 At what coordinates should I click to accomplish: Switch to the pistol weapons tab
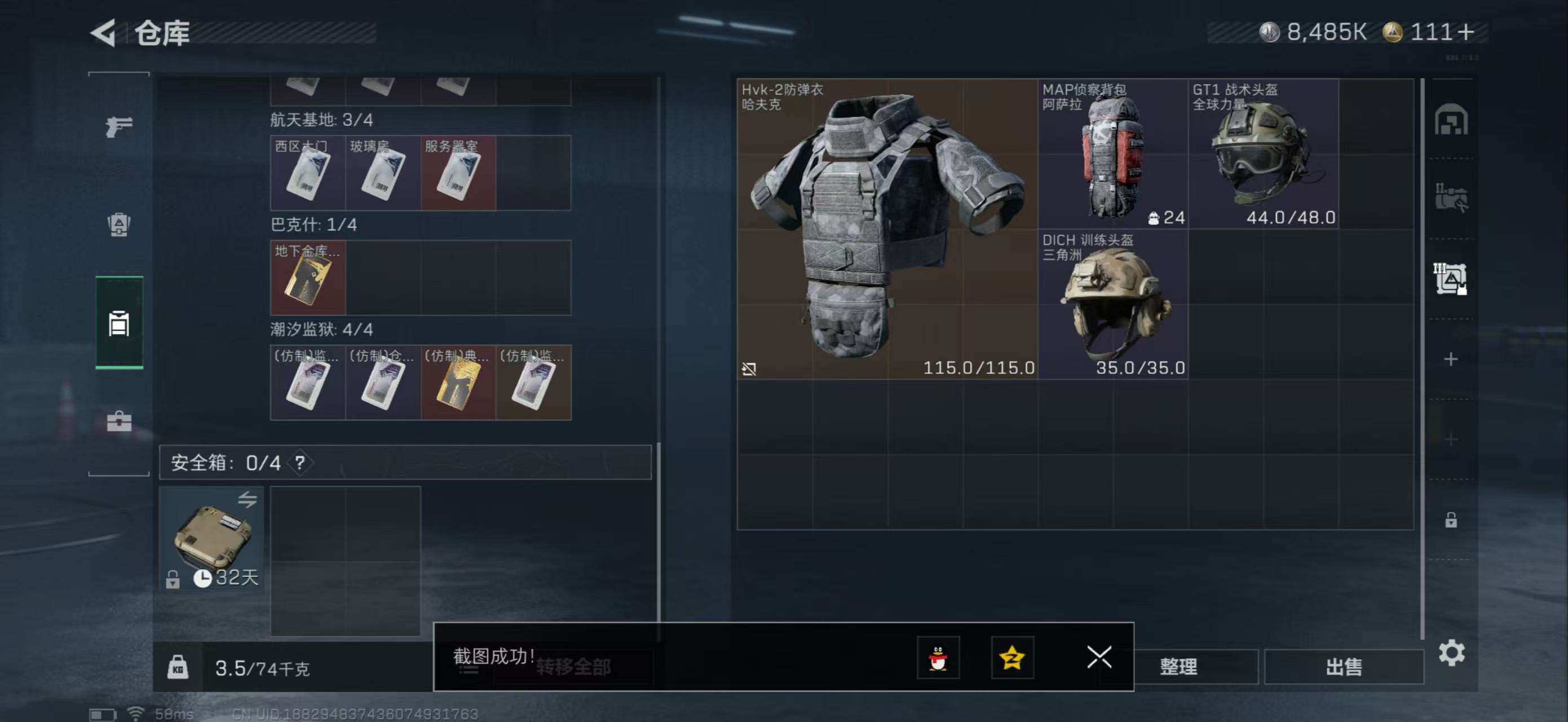(119, 126)
